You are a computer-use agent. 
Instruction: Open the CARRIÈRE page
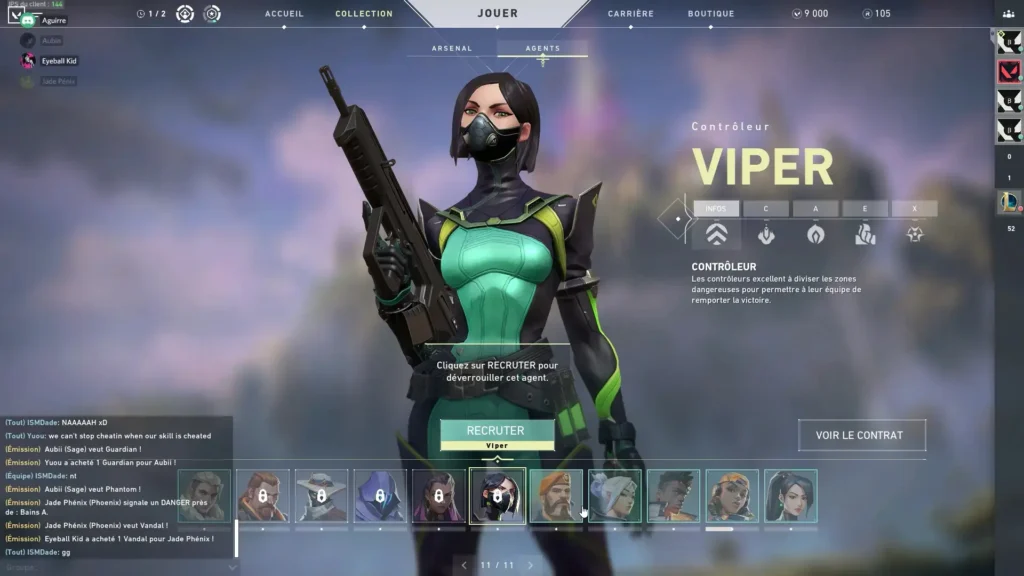coord(631,14)
